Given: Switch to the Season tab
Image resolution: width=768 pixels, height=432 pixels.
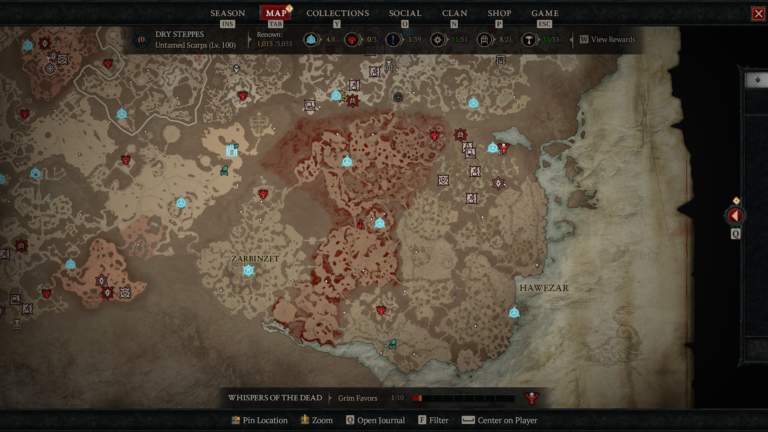Looking at the screenshot, I should (x=227, y=13).
